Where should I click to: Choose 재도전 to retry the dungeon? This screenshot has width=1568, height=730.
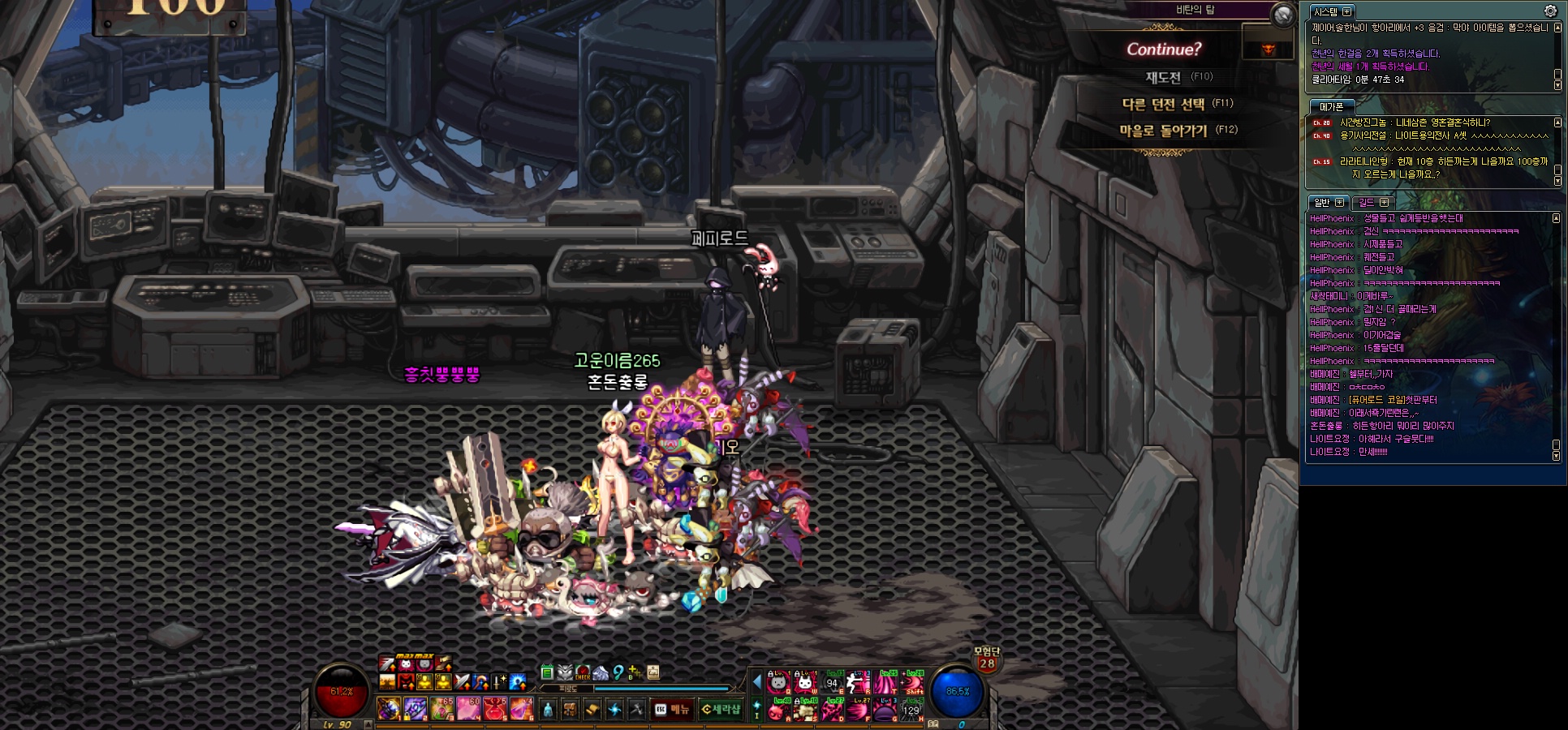(x=1164, y=77)
